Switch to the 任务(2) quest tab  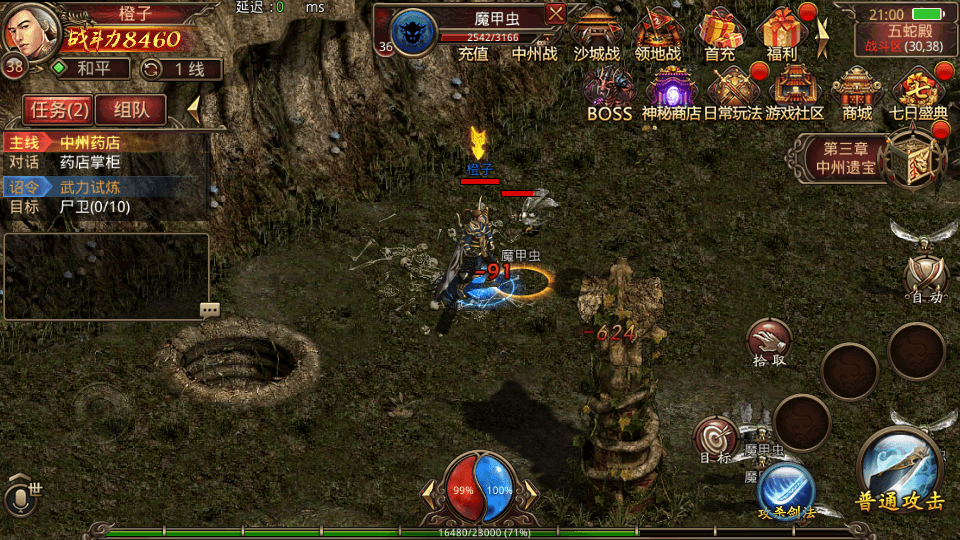click(57, 110)
